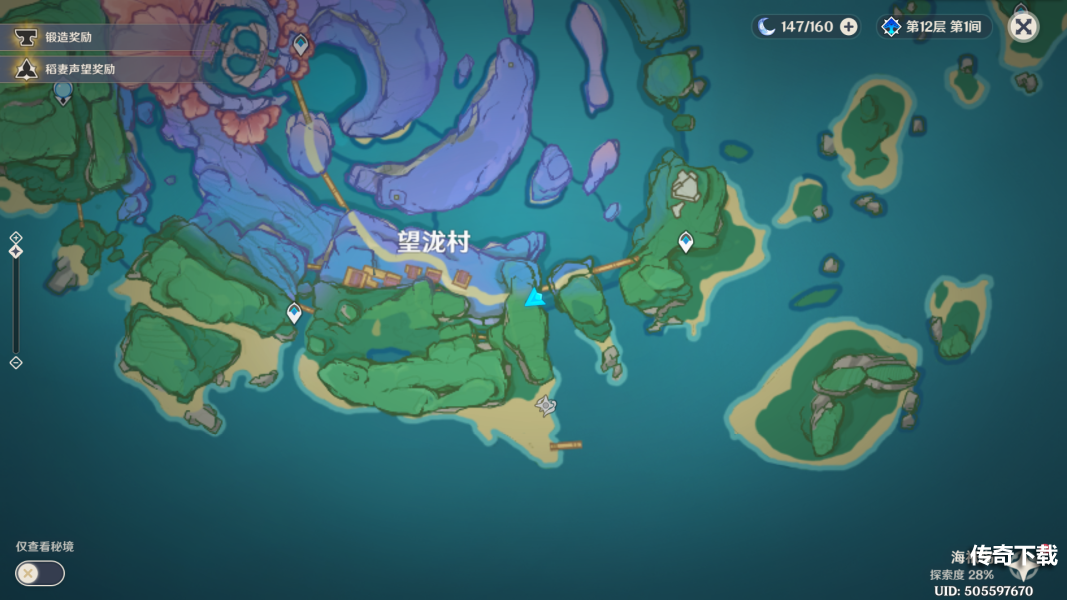1067x600 pixels.
Task: Open the 稻妻声望奖励 reputation reward entry
Action: pos(78,69)
